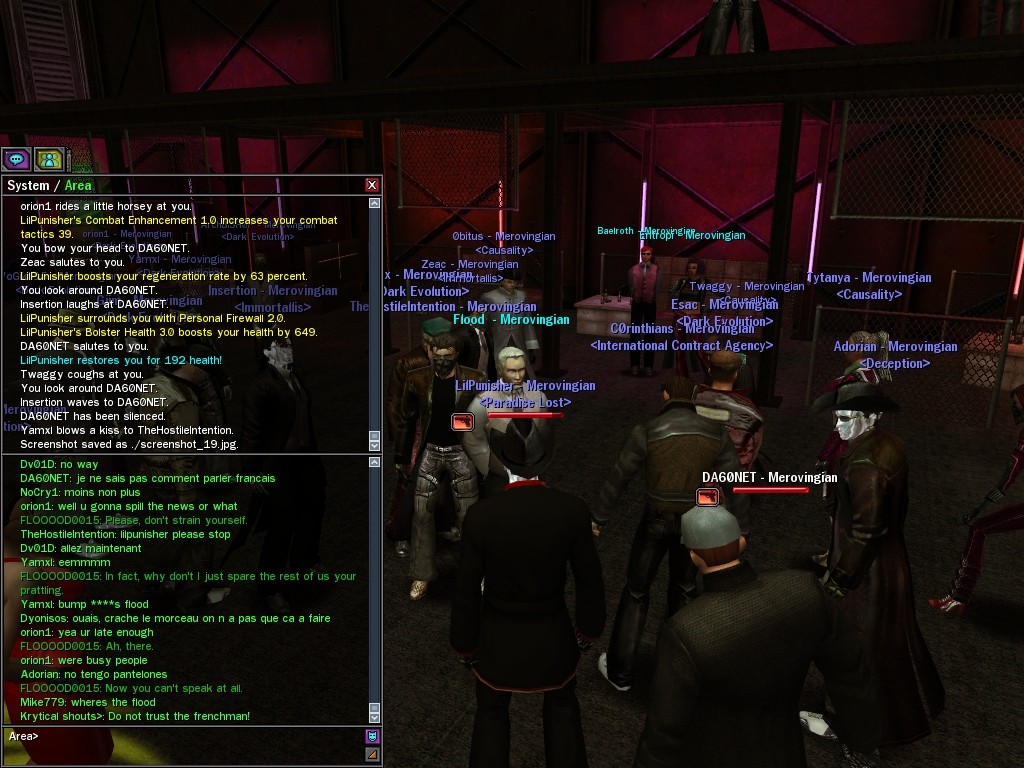Open the yellow group/social icon
The width and height of the screenshot is (1024, 768).
tap(49, 159)
